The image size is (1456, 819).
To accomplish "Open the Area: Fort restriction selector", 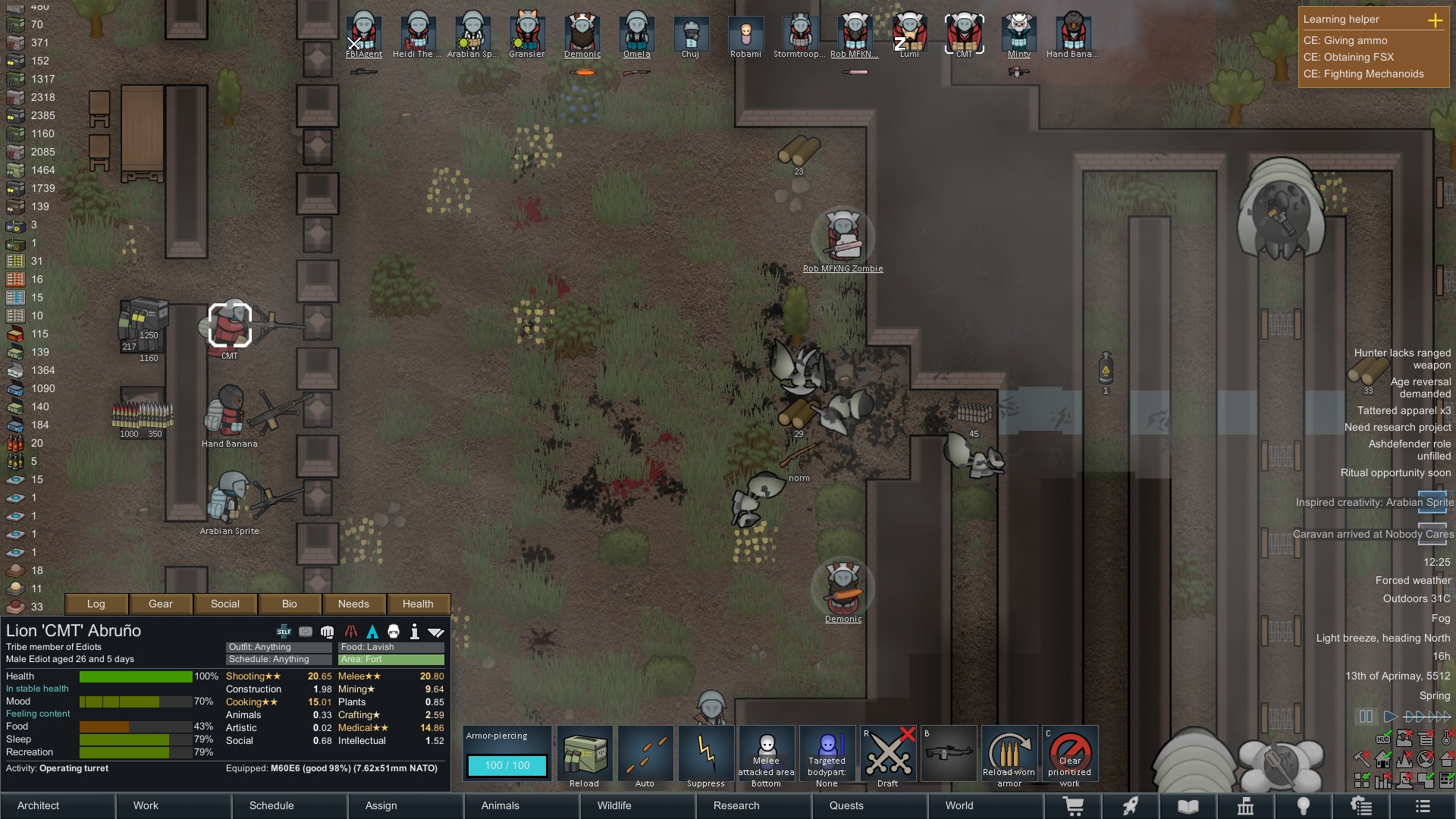I will click(391, 659).
